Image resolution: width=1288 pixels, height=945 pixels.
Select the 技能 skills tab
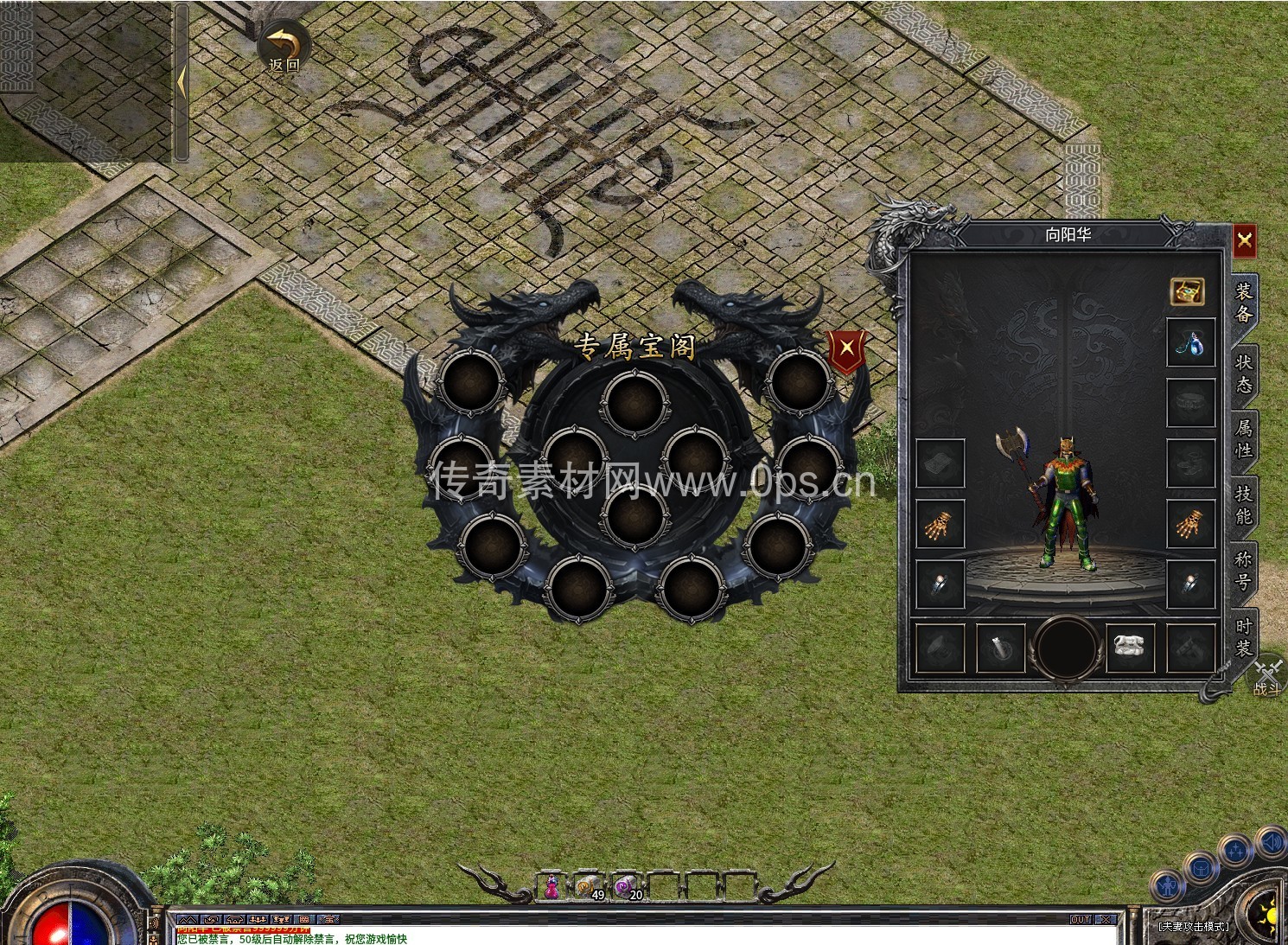click(1244, 505)
